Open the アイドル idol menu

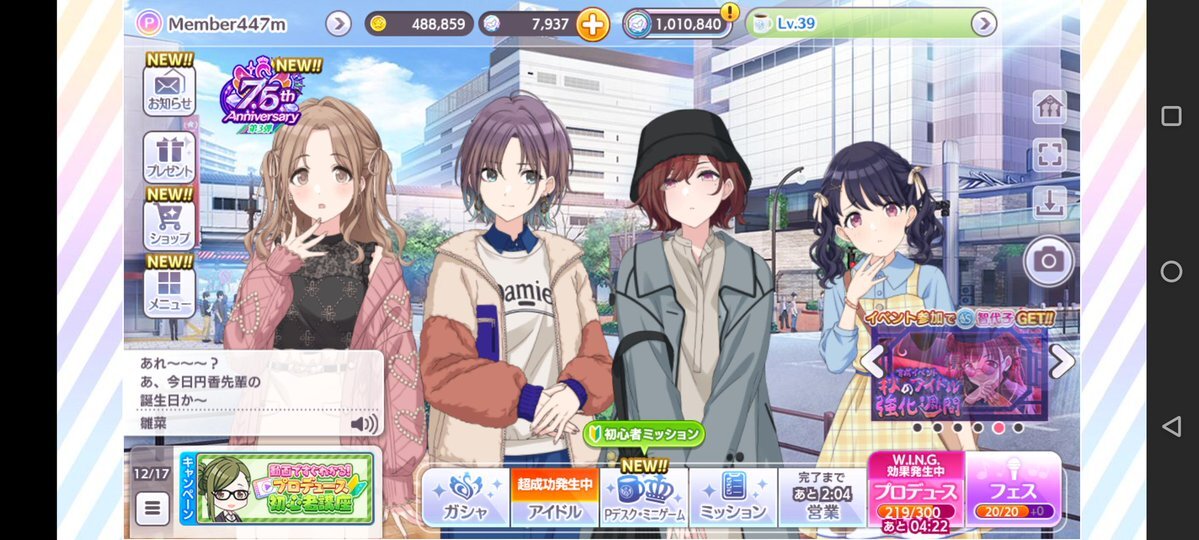[x=555, y=497]
